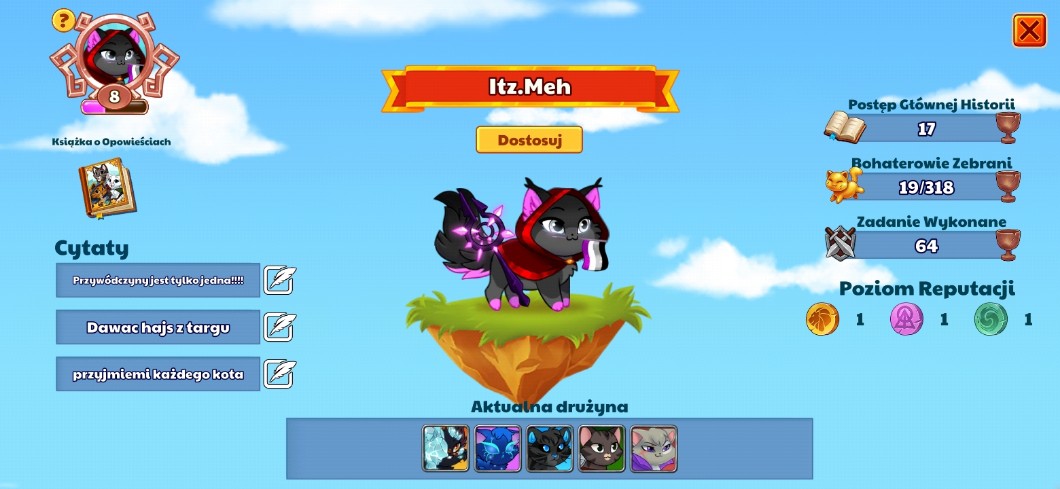
Task: Select the ice-crystal cat in the team
Action: point(446,449)
